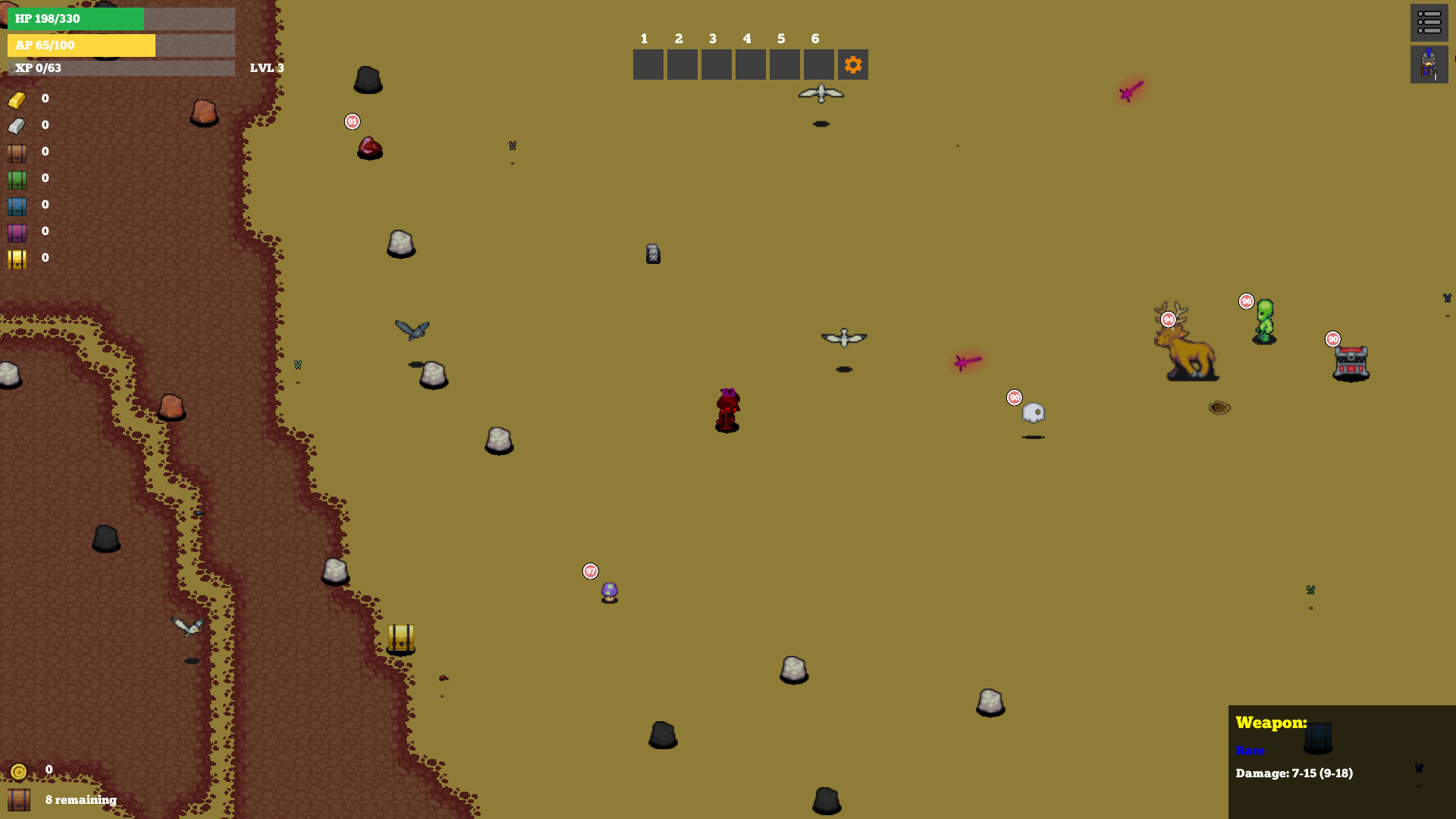
Task: Select the purple chest counter icon
Action: [17, 232]
